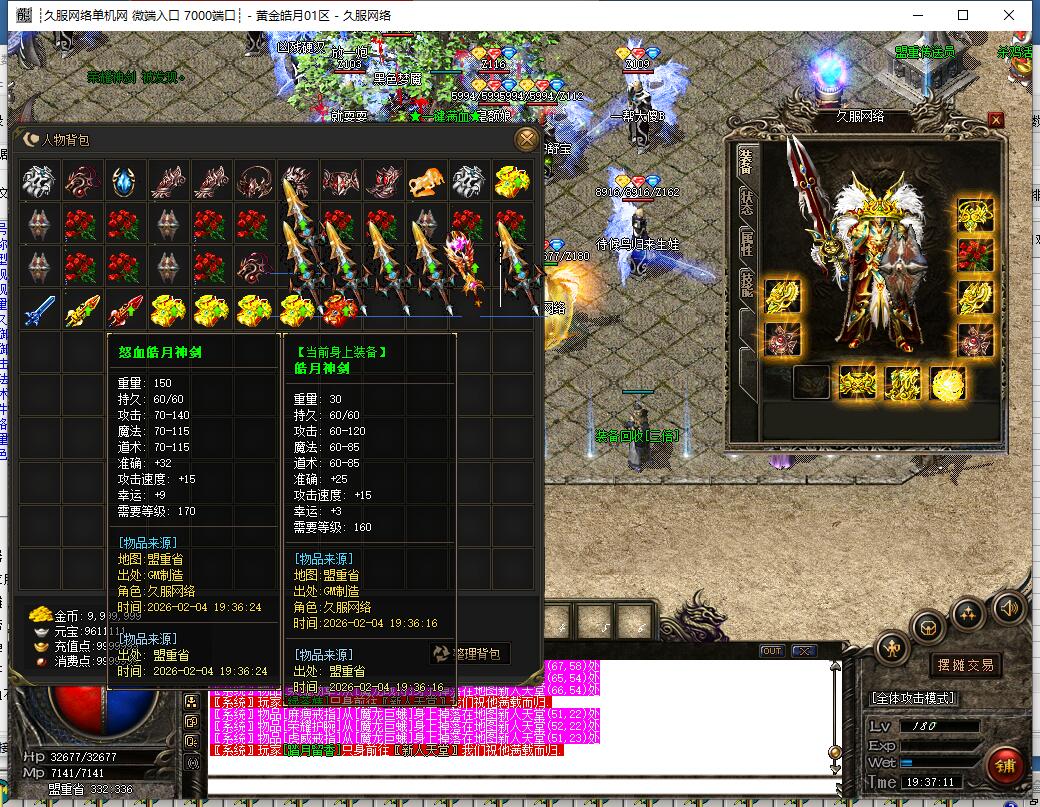Pick the orange horse figurine item
This screenshot has width=1040, height=807.
(x=426, y=182)
